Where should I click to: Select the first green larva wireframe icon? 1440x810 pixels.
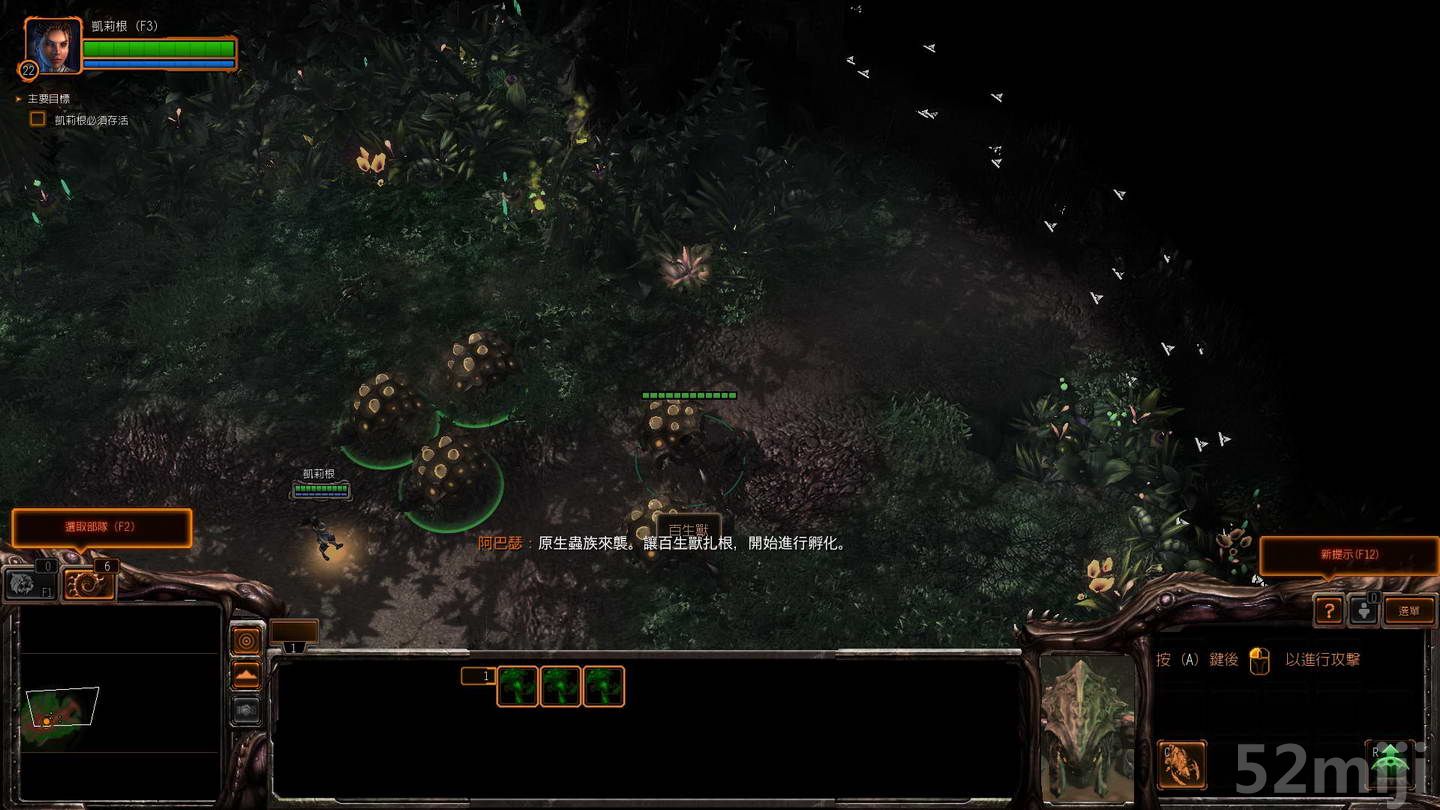tap(517, 685)
